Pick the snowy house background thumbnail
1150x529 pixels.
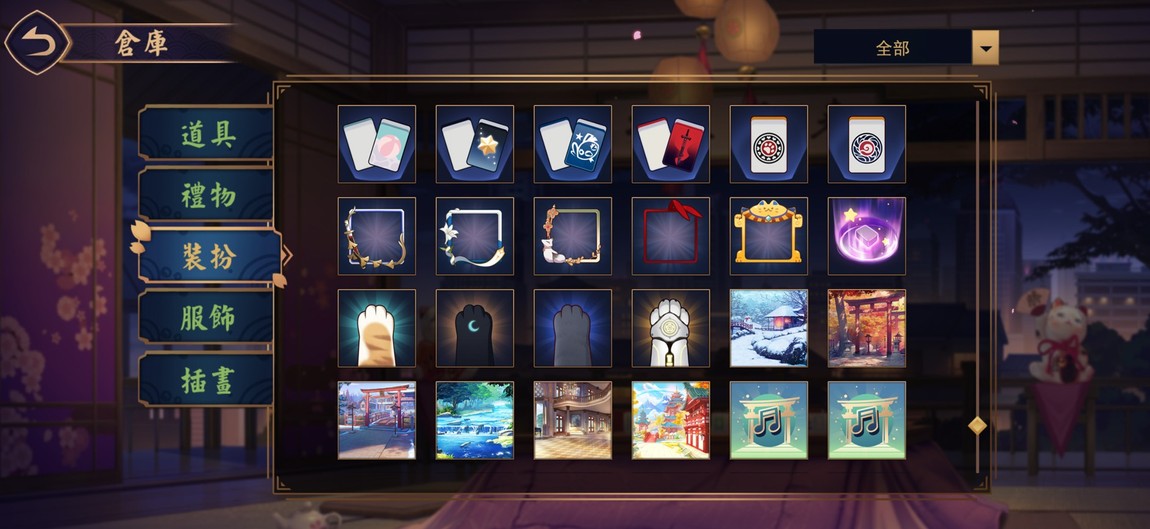[x=769, y=328]
